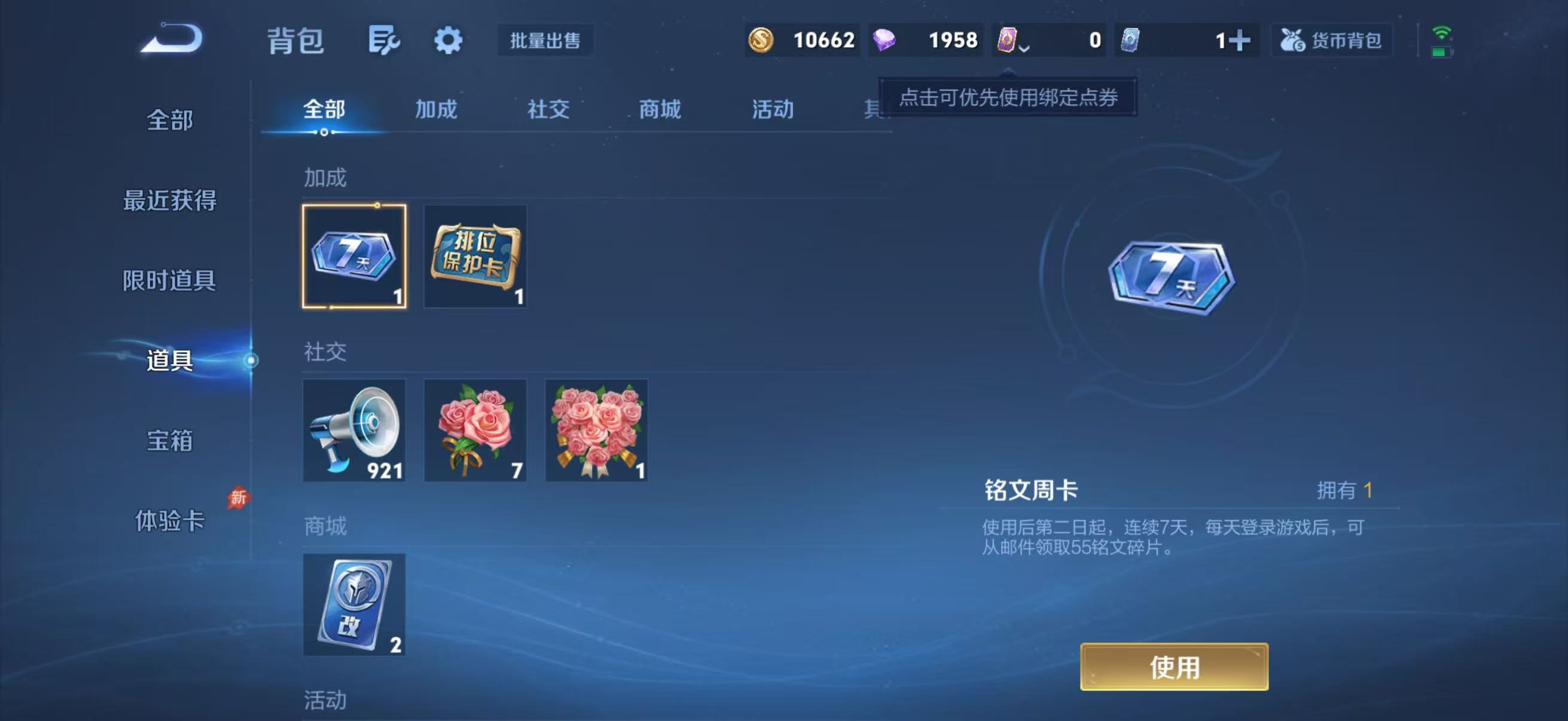Click the 批量出售 button
Viewport: 1568px width, 721px height.
pos(545,41)
